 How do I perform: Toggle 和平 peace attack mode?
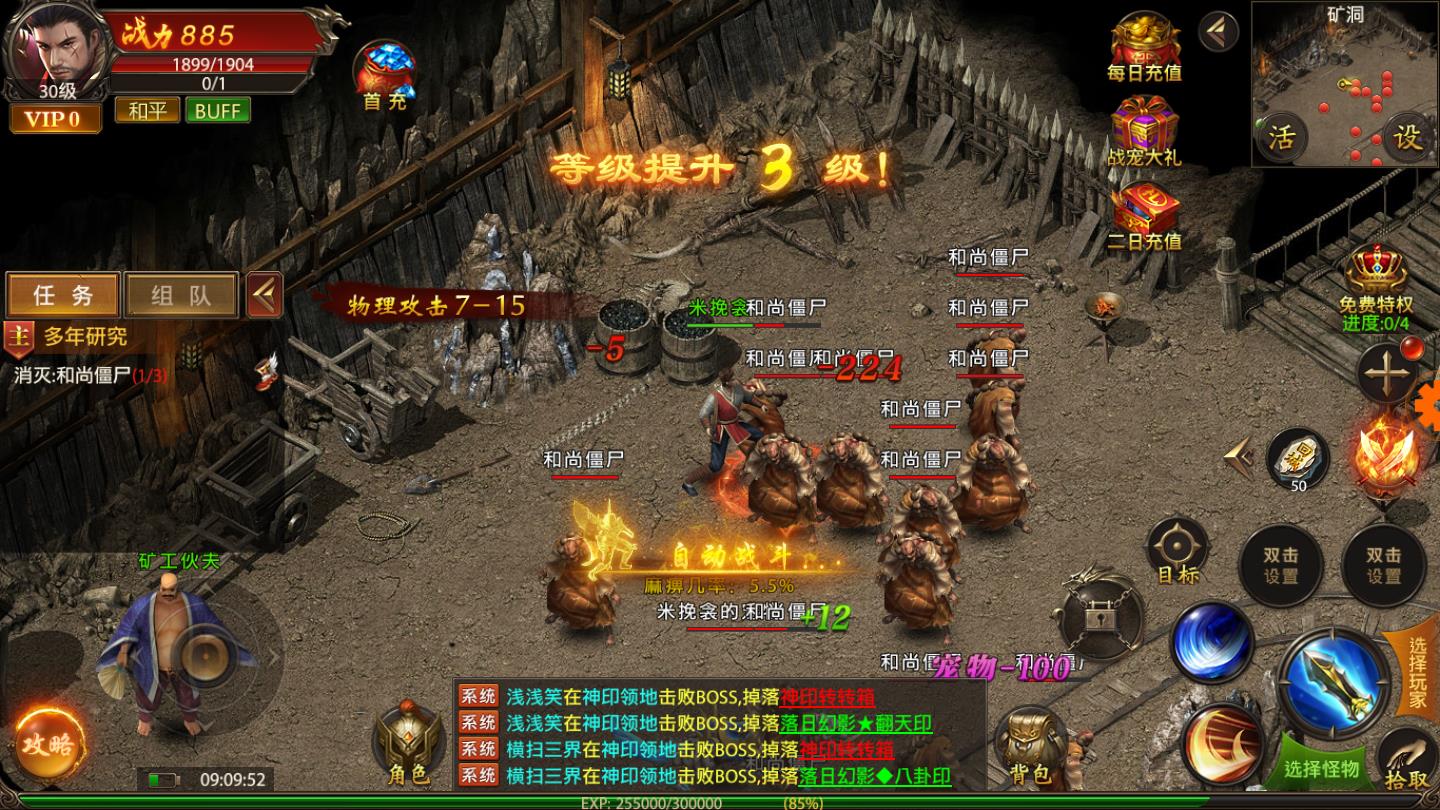pos(146,110)
